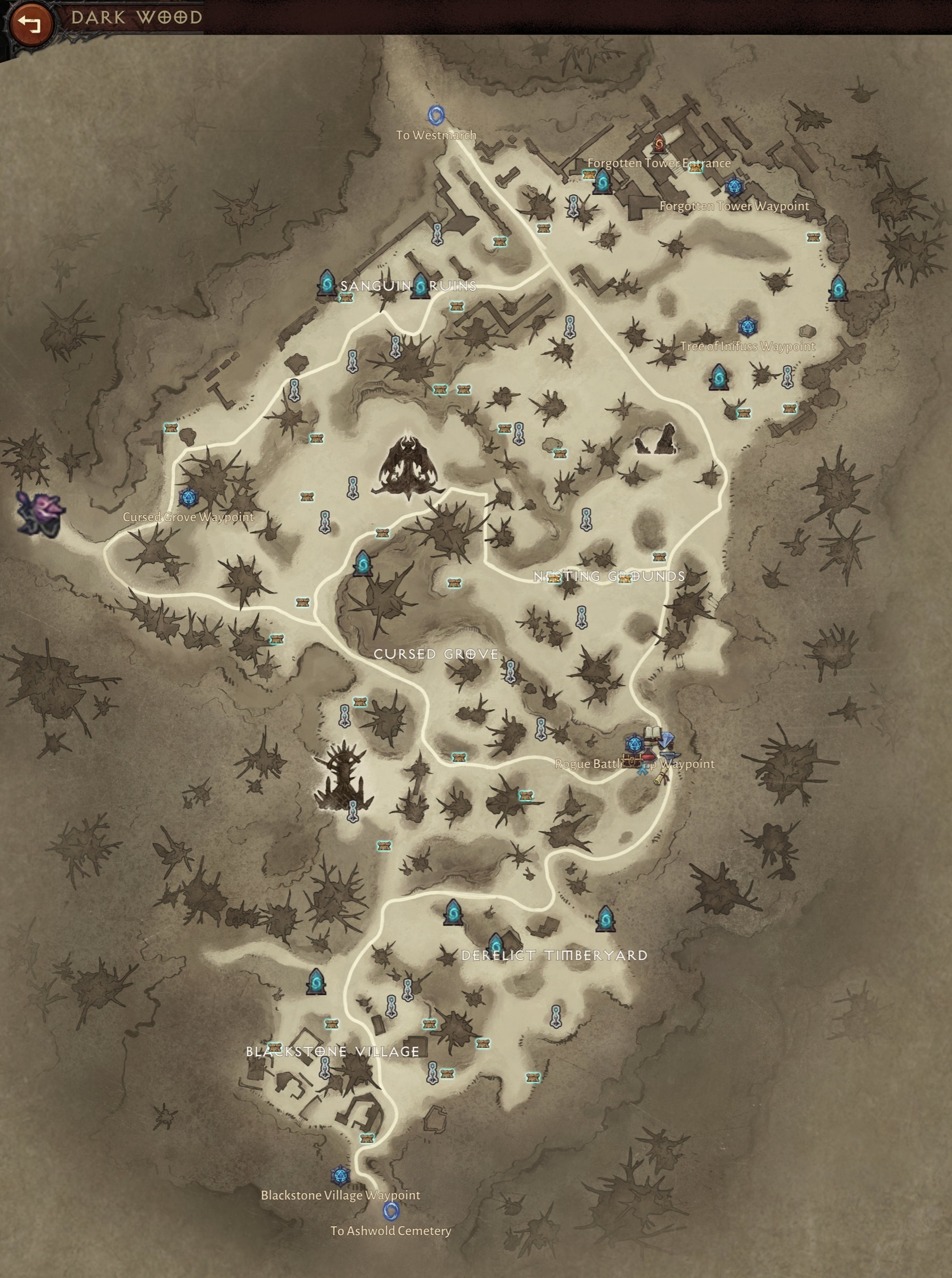Viewport: 952px width, 1278px height.
Task: Click the purple flower marker on the western edge
Action: (x=40, y=513)
